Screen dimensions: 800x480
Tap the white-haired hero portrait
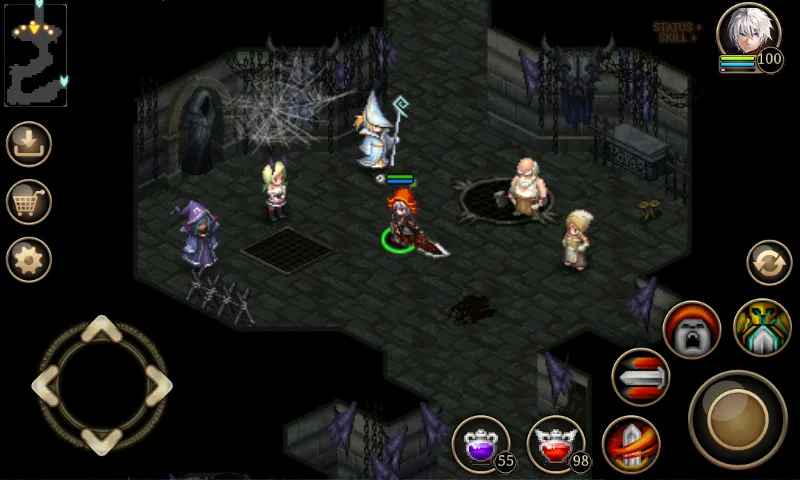point(748,34)
